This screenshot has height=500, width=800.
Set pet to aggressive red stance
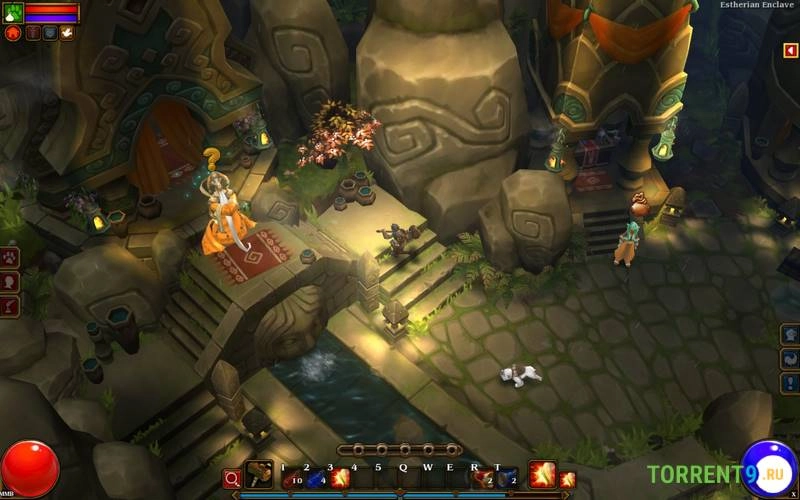tap(13, 33)
